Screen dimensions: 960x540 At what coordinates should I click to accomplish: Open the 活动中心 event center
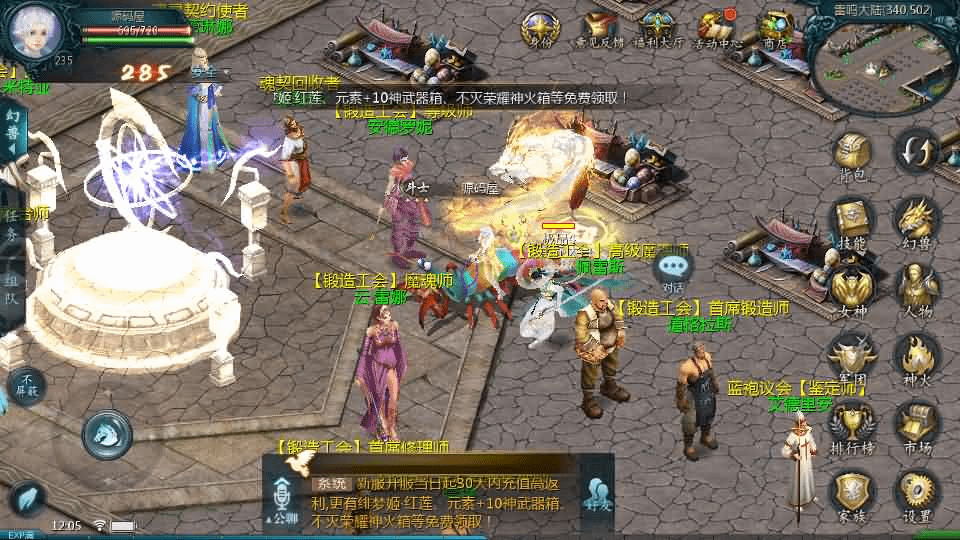[717, 26]
